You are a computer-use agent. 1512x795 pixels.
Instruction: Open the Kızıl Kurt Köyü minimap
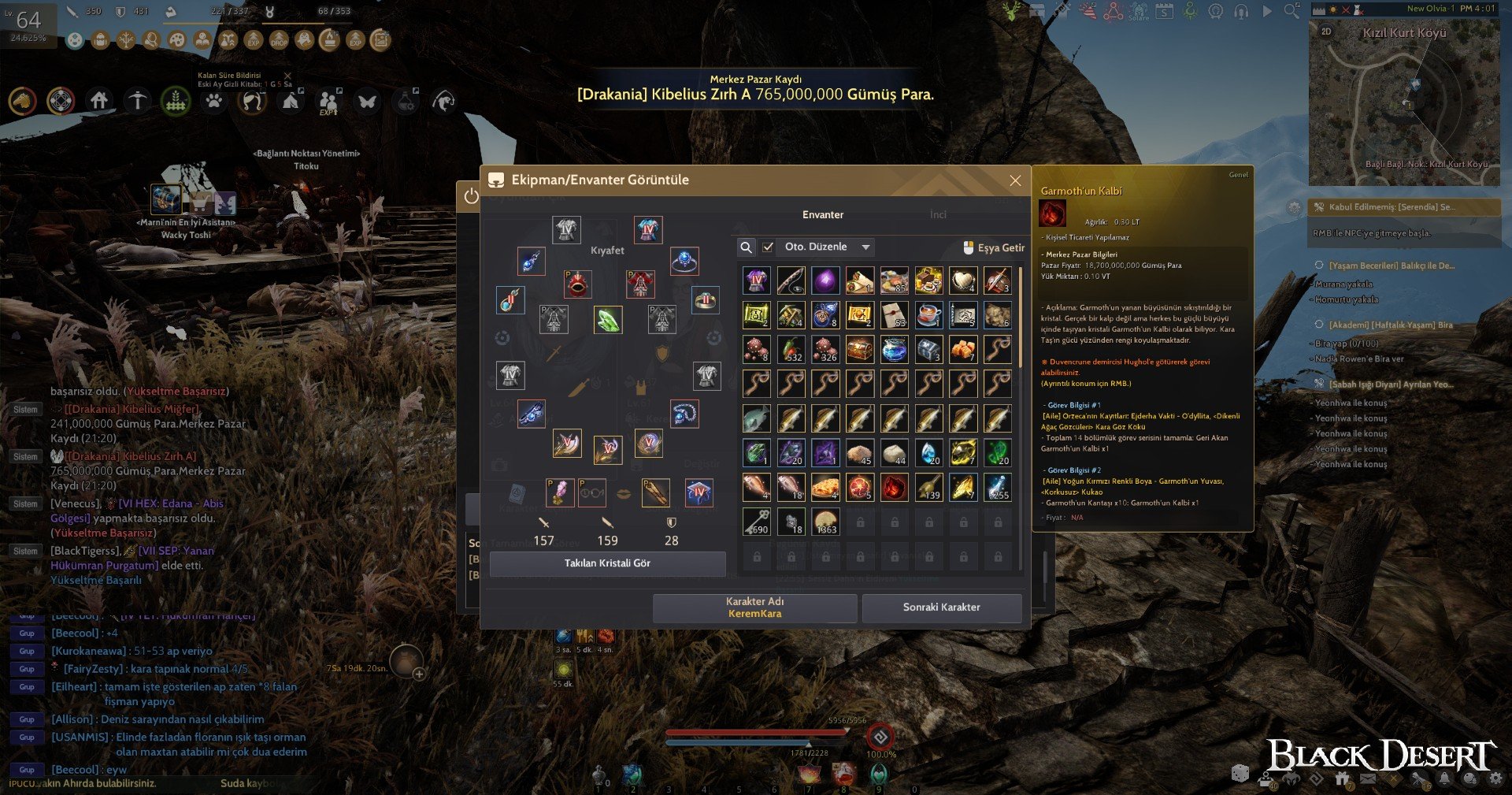tap(1403, 102)
